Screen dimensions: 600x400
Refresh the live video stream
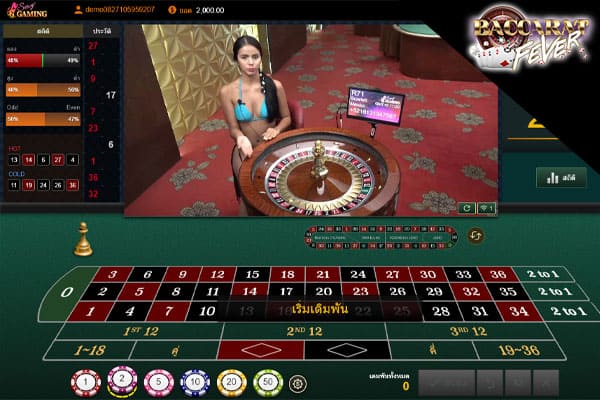(x=467, y=208)
